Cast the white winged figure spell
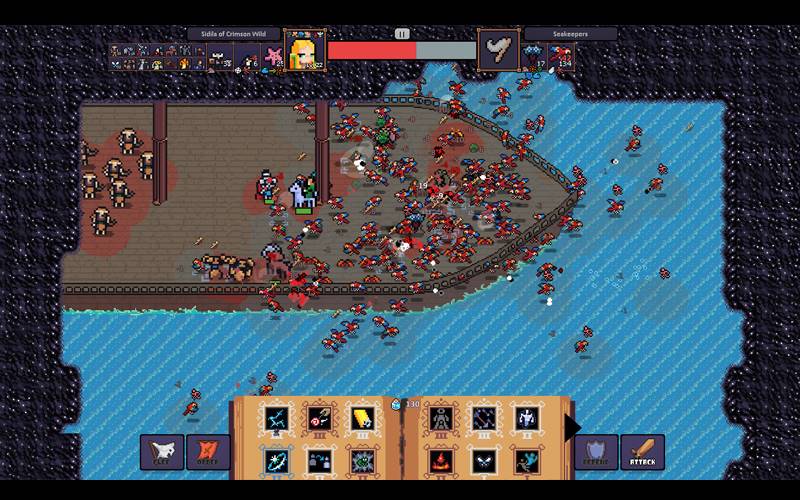 [527, 419]
